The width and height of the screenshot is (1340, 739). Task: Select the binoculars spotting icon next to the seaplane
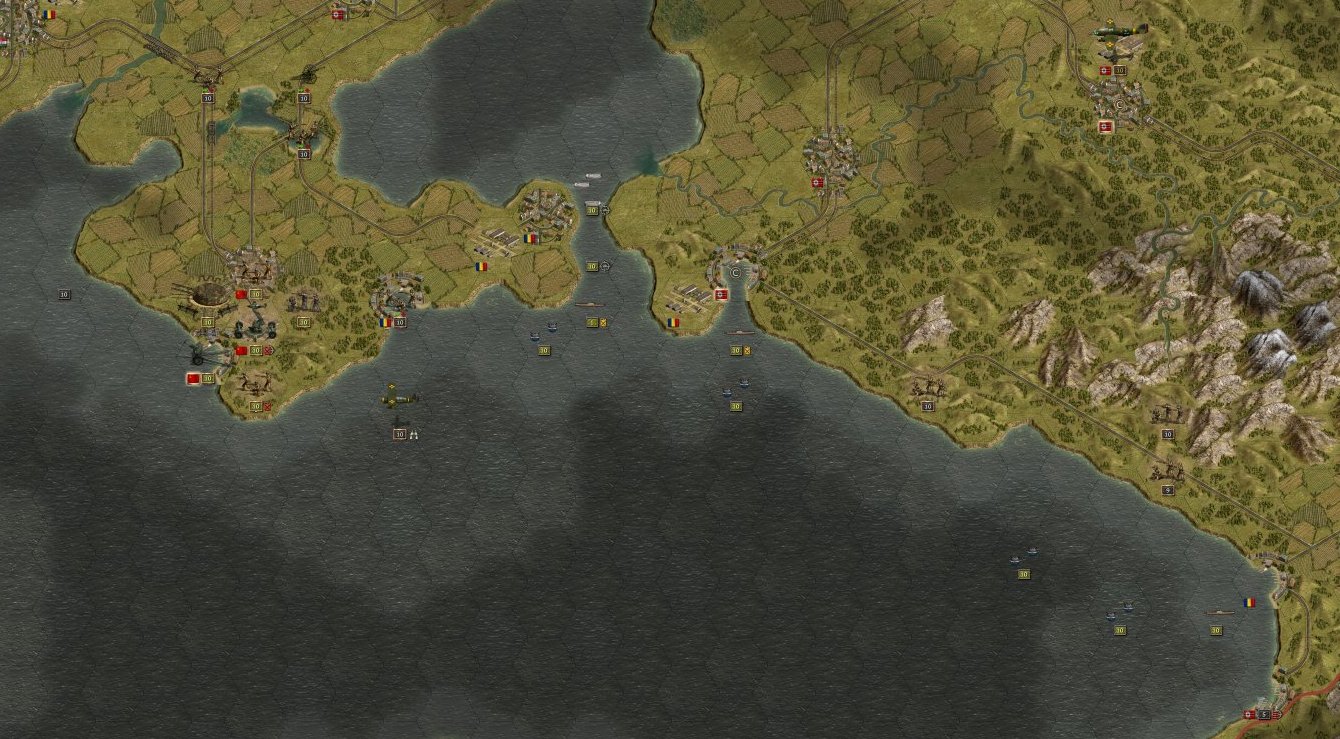(x=415, y=433)
